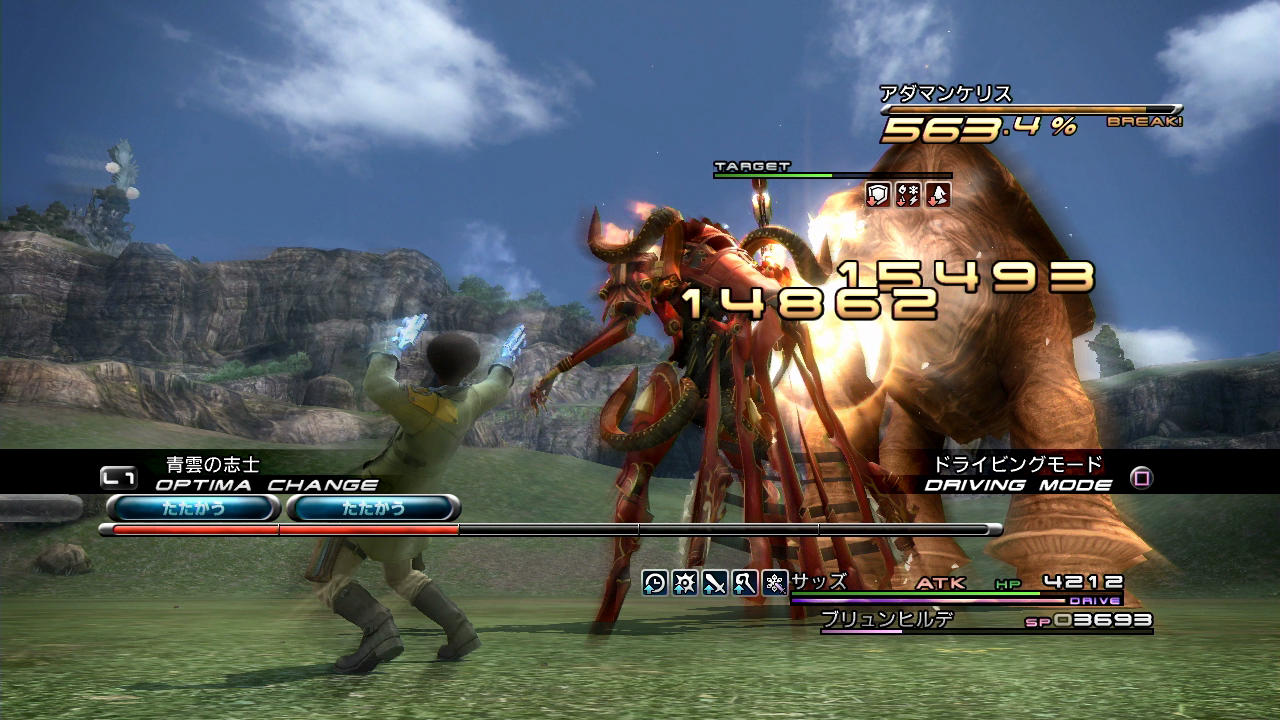Click the staff-with-up-arrow Faith buff icon

[x=745, y=582]
